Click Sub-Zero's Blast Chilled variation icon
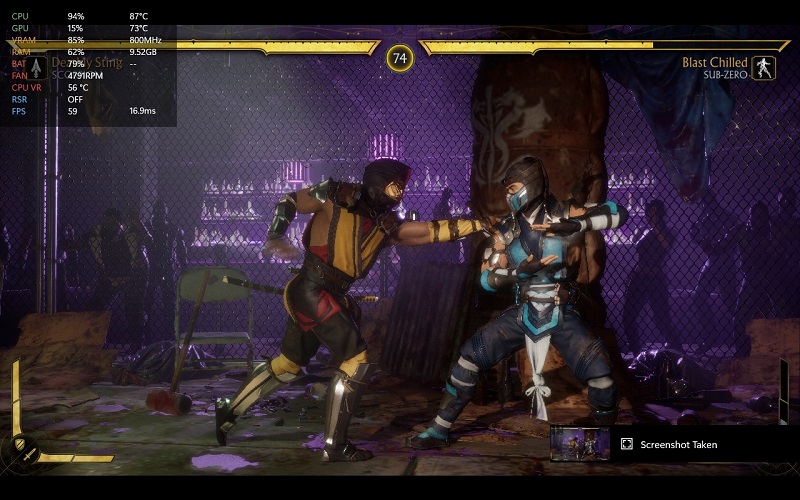 (763, 68)
